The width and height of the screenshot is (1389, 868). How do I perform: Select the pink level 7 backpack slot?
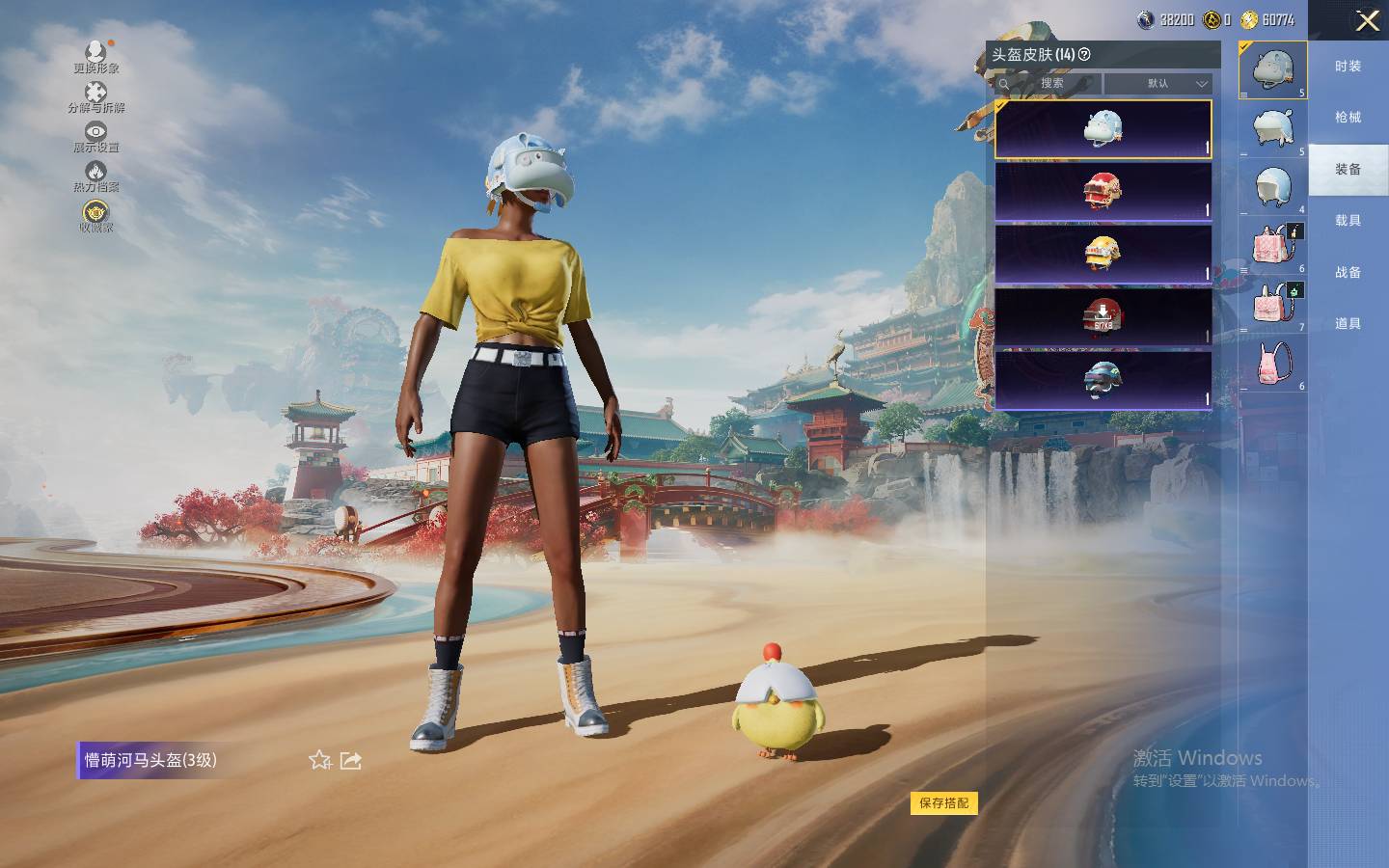[x=1273, y=306]
